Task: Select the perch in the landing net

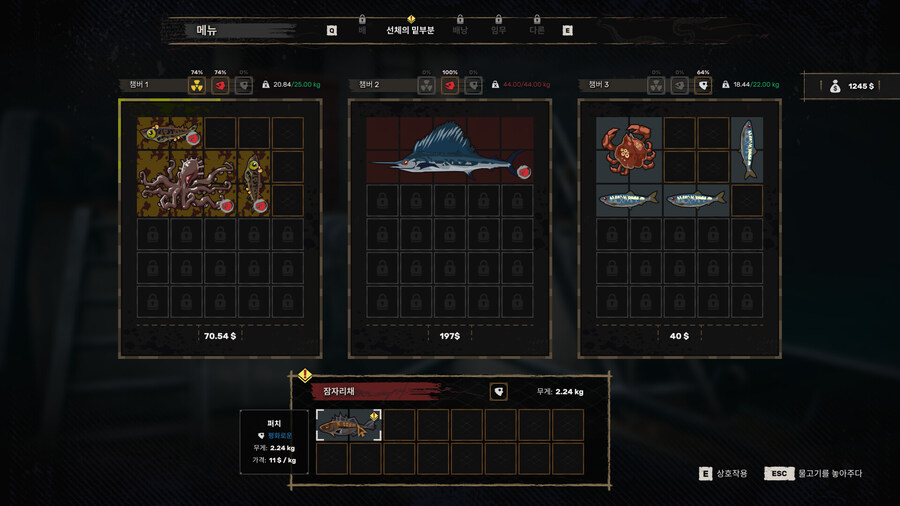Action: 348,426
